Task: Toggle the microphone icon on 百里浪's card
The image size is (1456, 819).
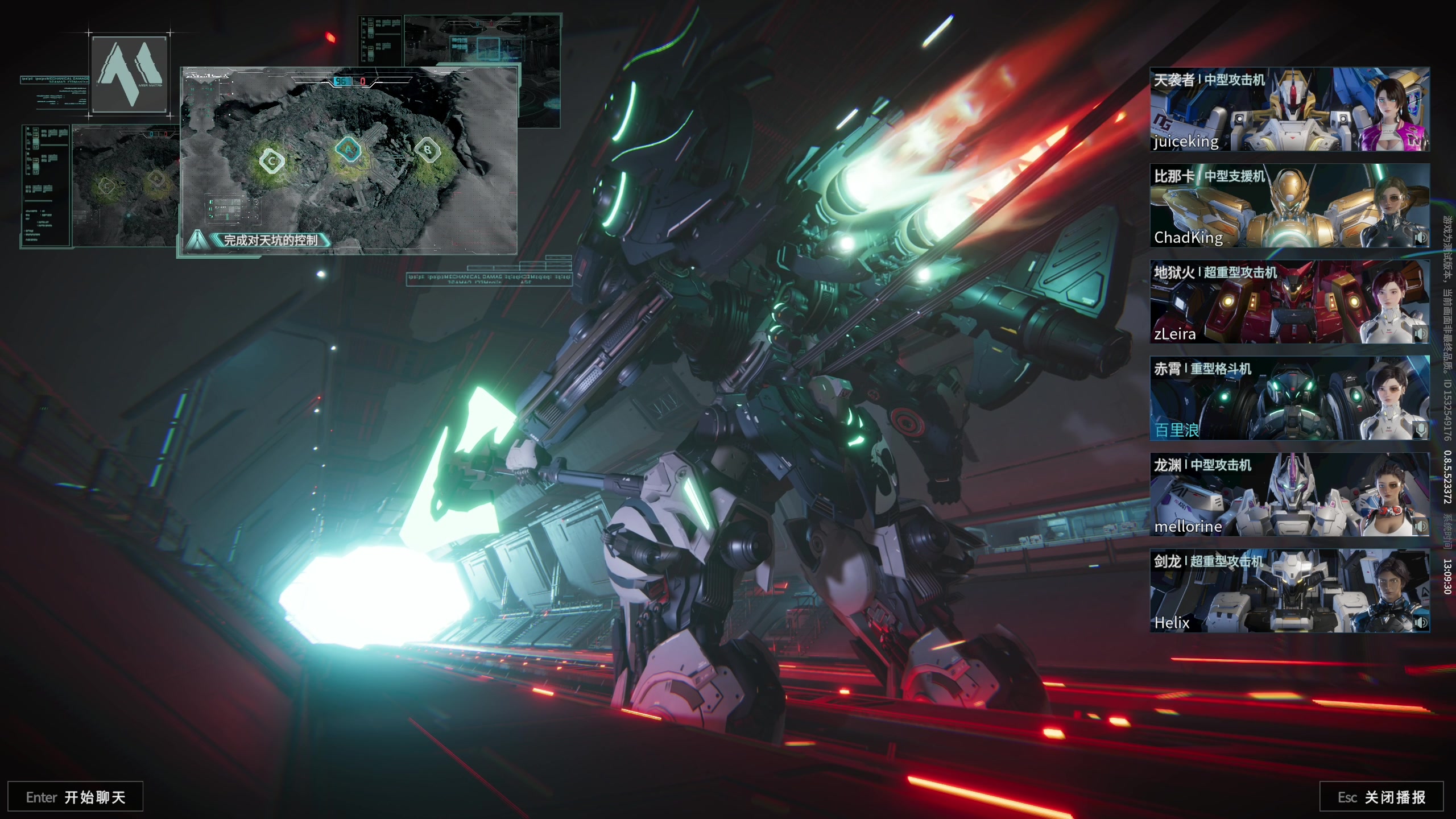Action: pos(1420,430)
